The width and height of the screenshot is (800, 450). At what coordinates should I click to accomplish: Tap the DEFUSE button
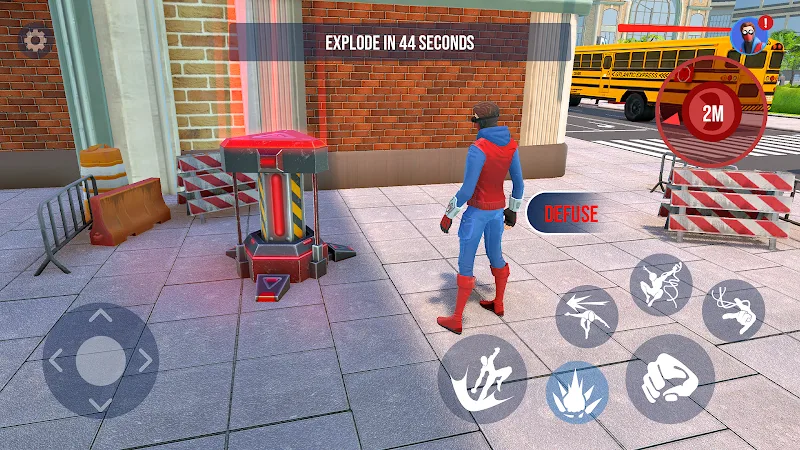coord(569,213)
